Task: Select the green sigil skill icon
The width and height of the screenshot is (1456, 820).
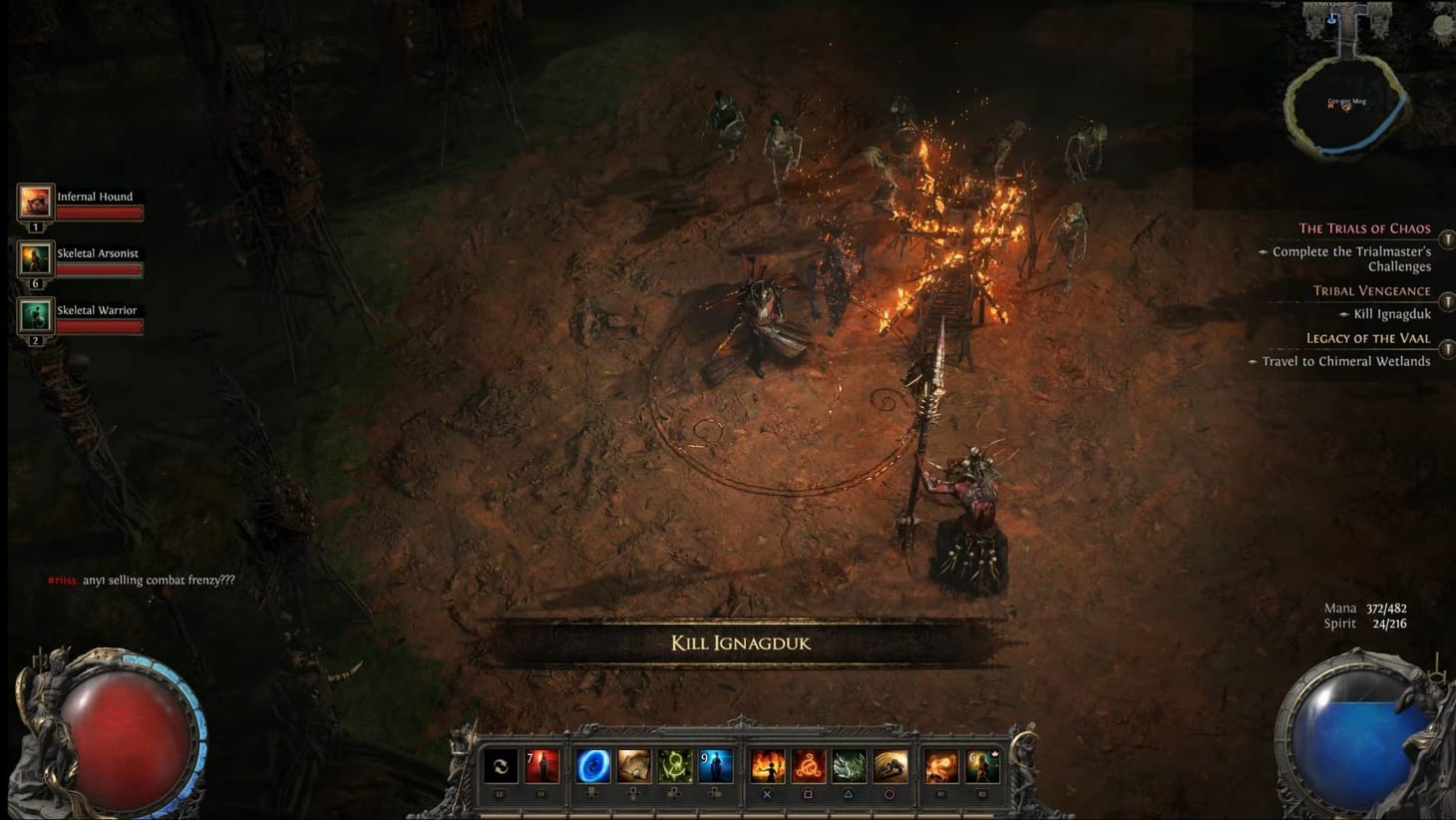Action: 674,766
